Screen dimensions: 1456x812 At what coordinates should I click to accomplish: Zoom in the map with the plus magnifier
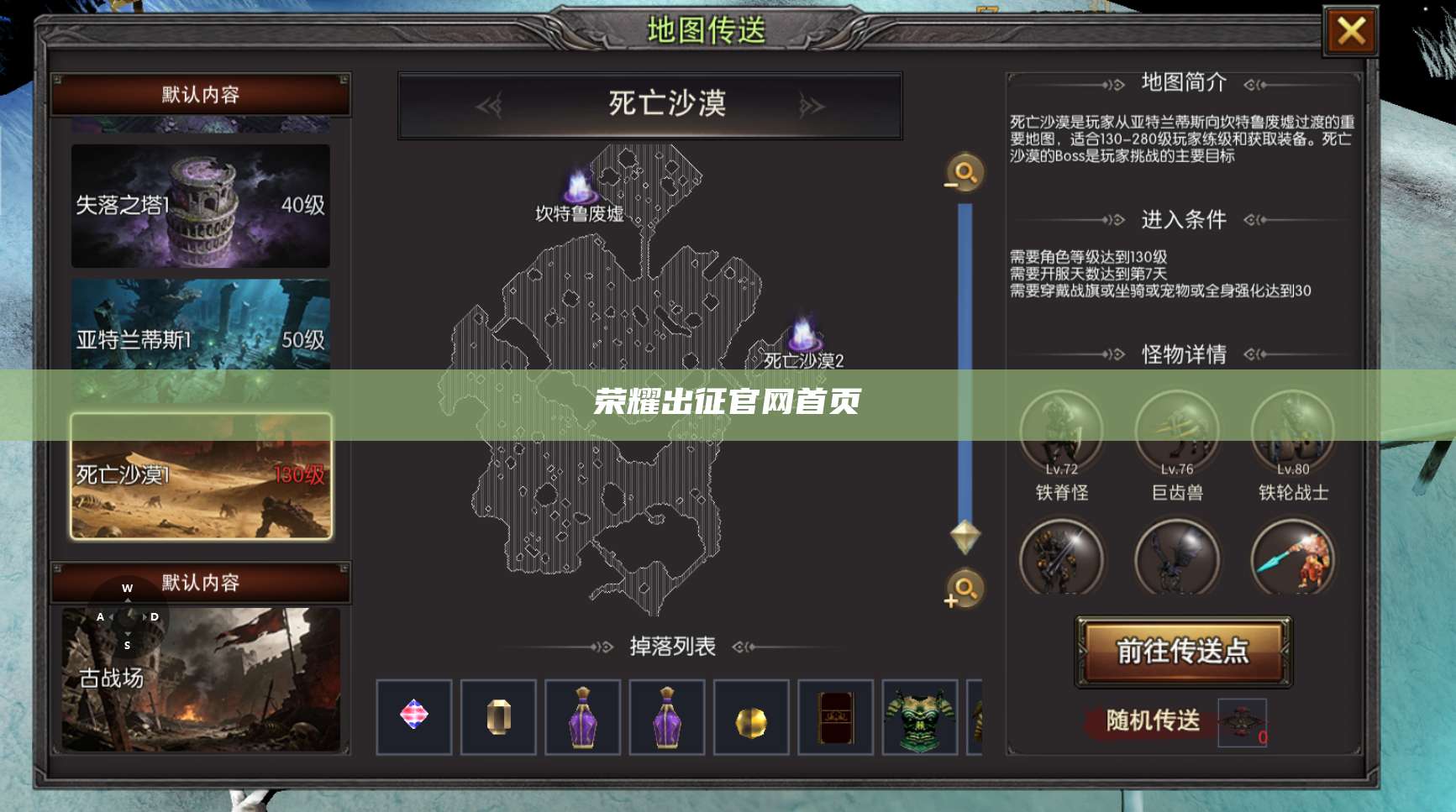pos(963,590)
